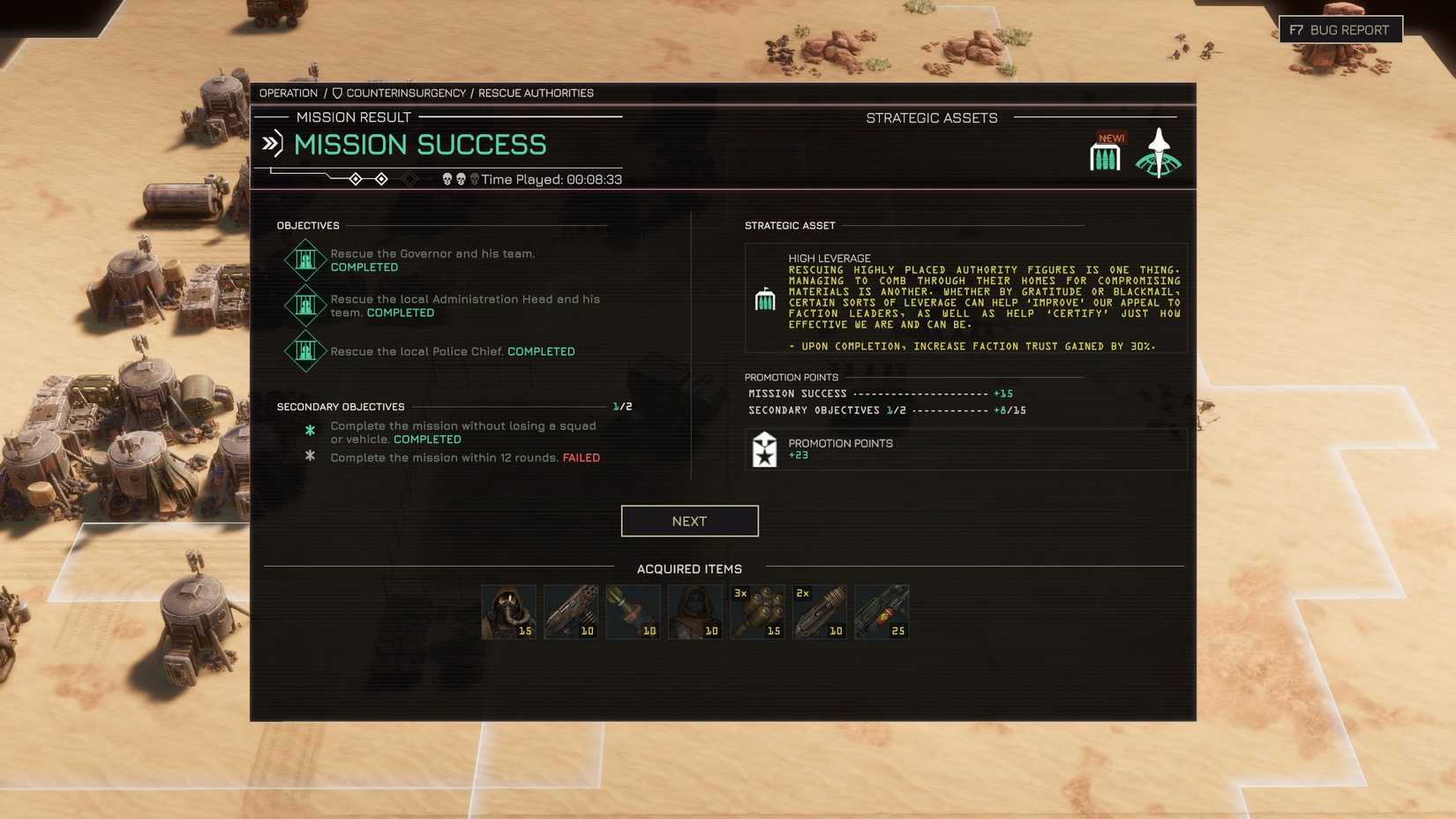The height and width of the screenshot is (819, 1456).
Task: Click the FAILED label on the 12-round objective
Action: (x=580, y=457)
